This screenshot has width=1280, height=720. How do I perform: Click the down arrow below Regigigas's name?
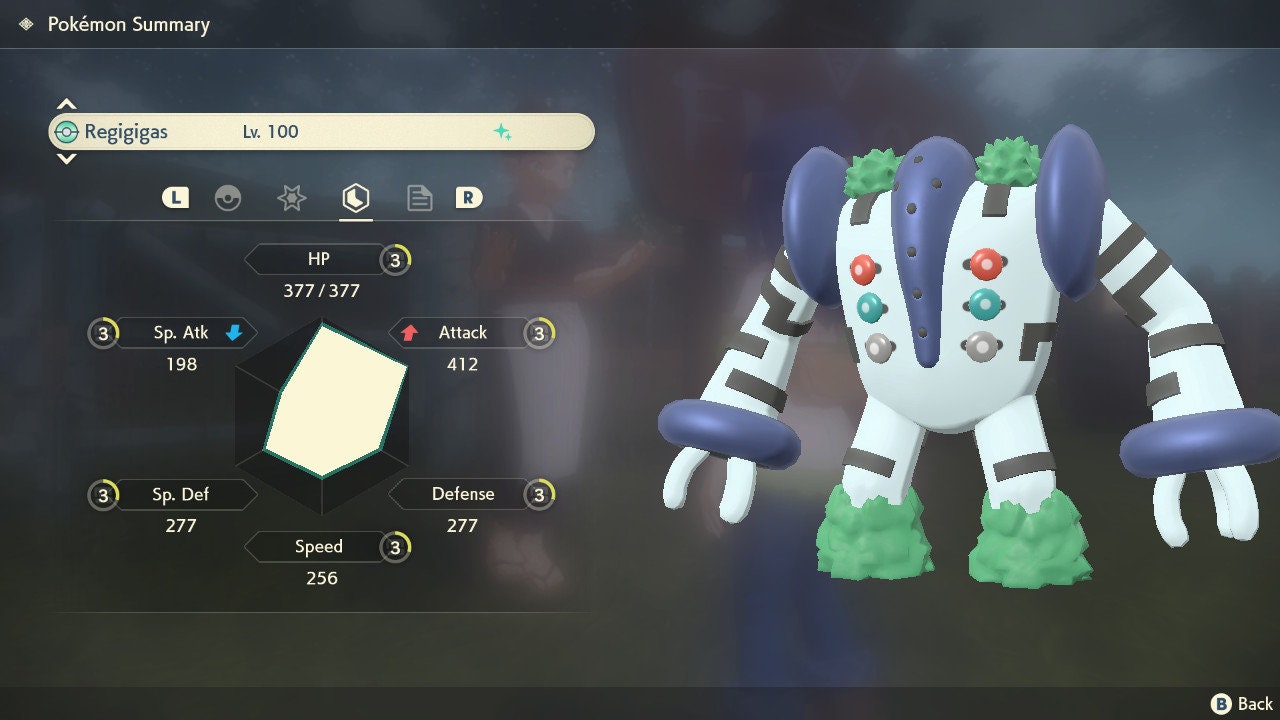(66, 158)
